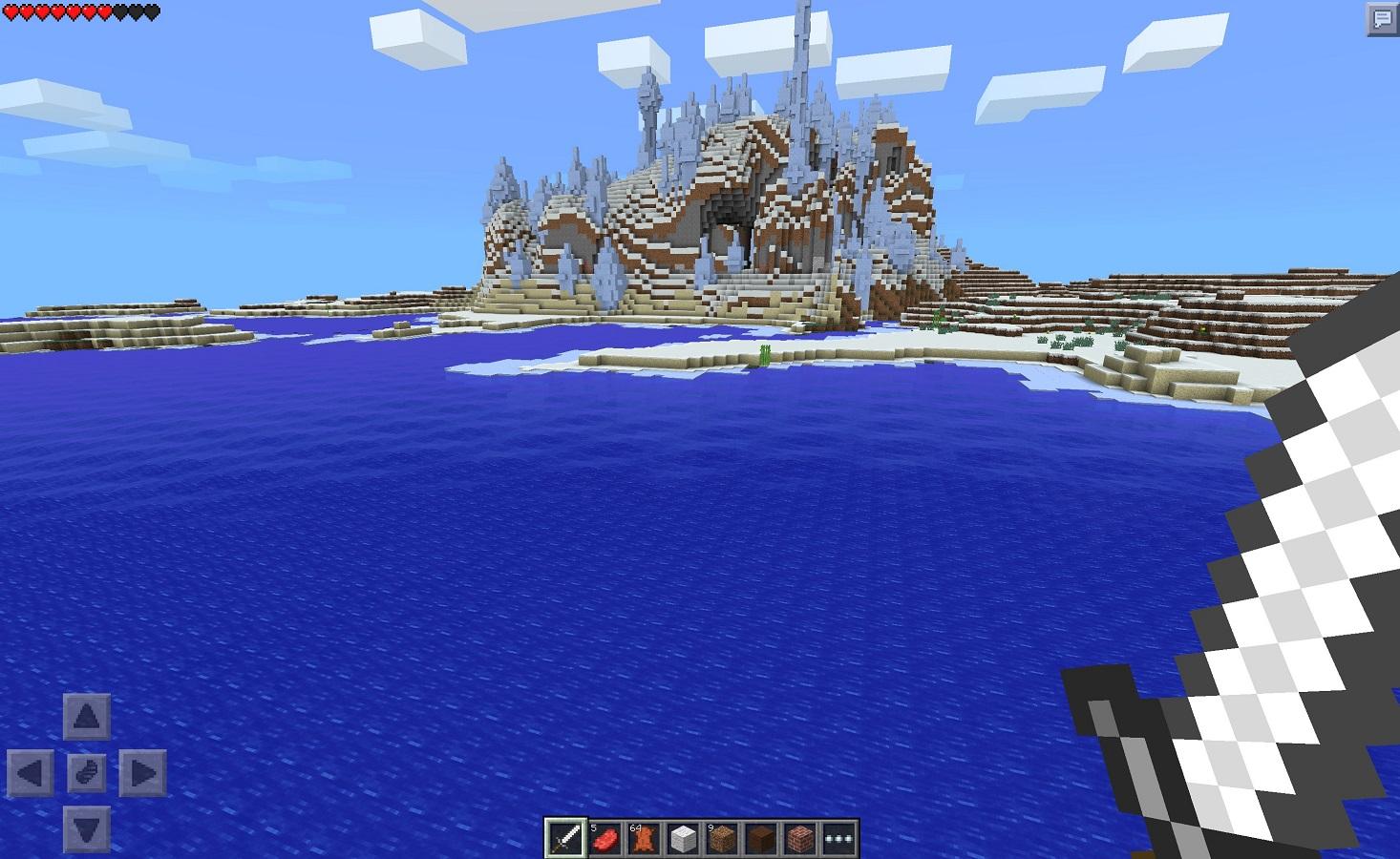Select the brick block in the hotbar
The image size is (1400, 859).
click(800, 837)
